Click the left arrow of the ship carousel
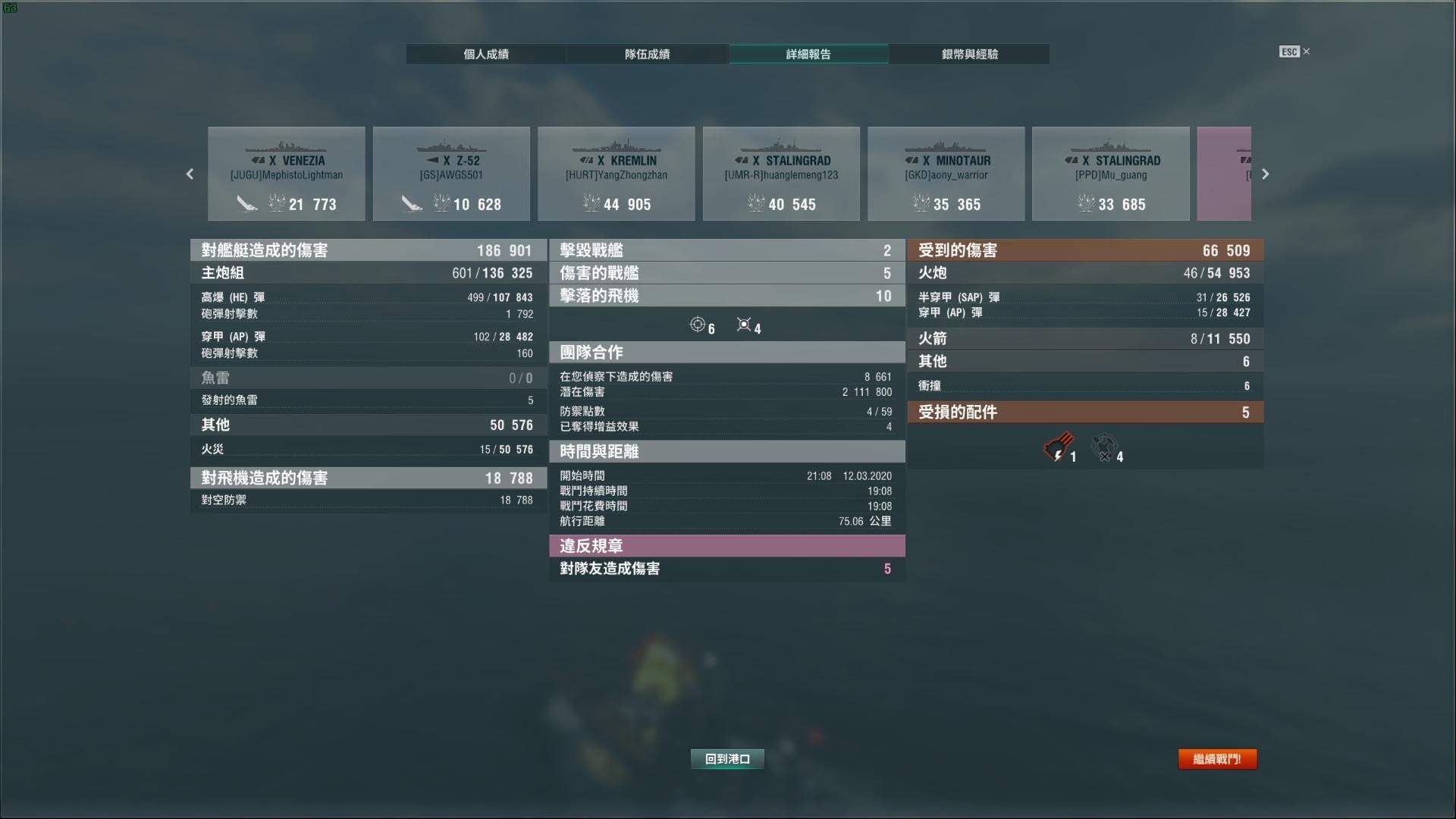Image resolution: width=1456 pixels, height=819 pixels. point(190,174)
